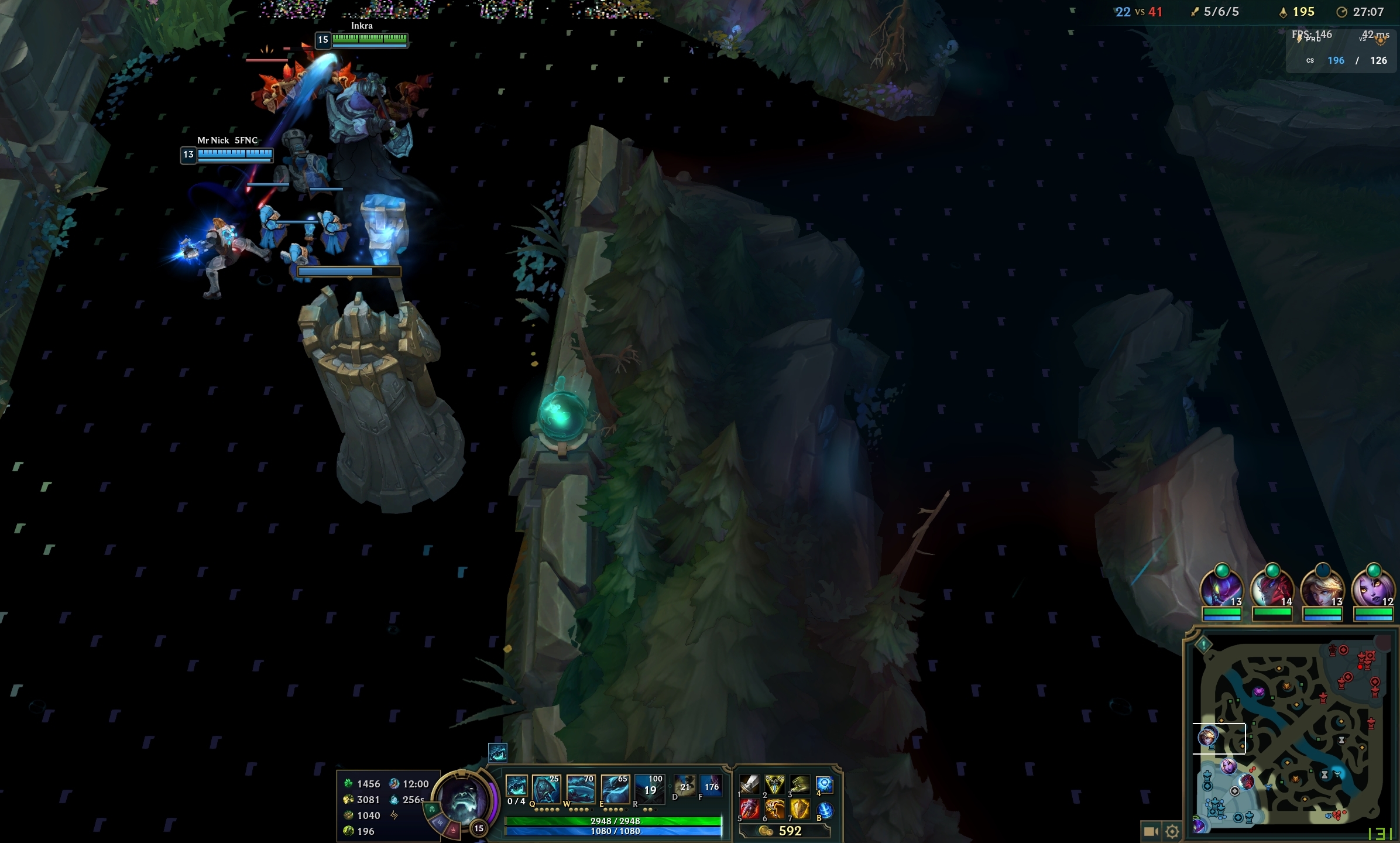
Task: Select the Evelynn teammate portrait
Action: pos(1373,587)
